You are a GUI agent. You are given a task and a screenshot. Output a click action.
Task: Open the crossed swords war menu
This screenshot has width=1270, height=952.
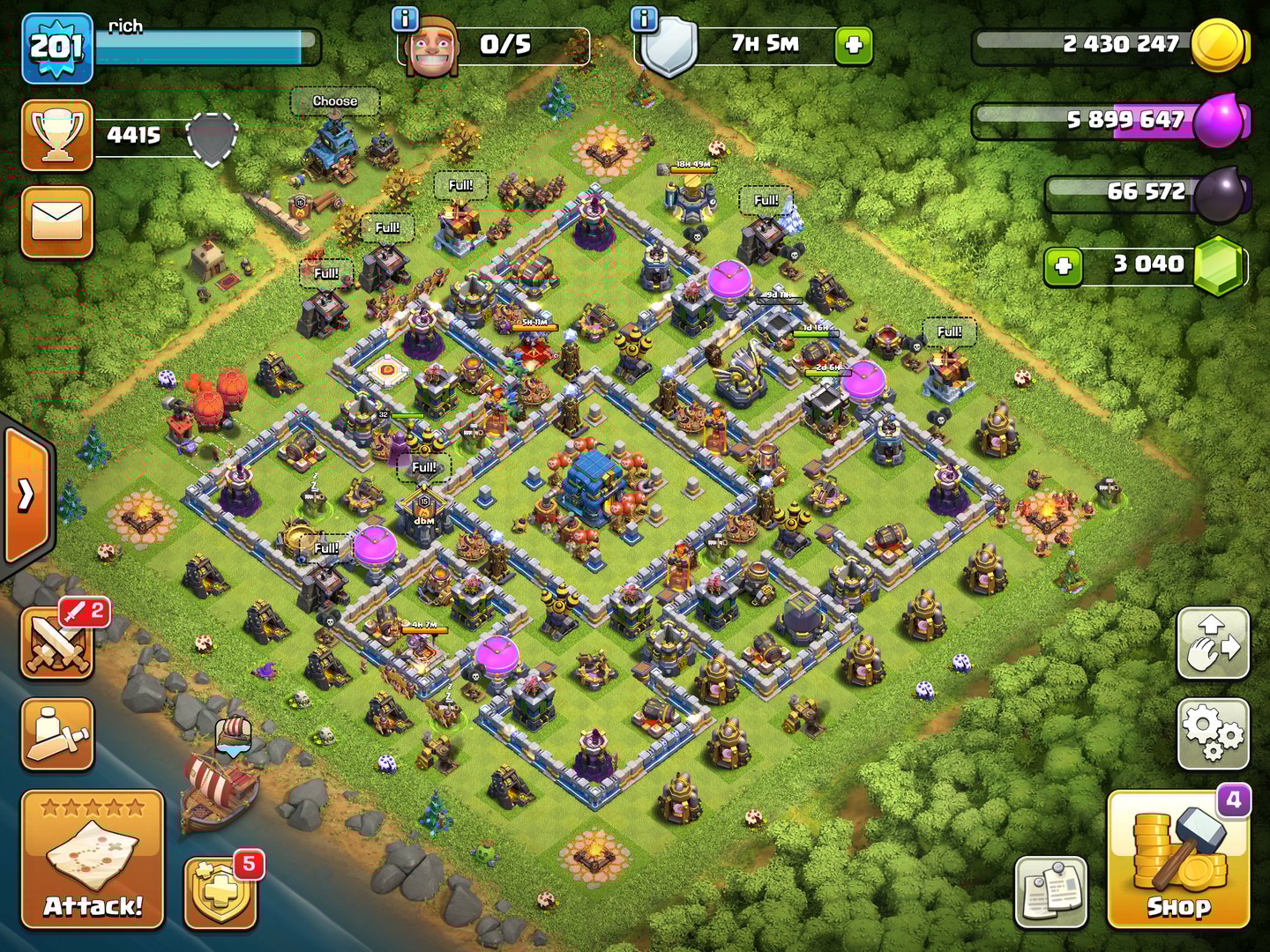click(57, 644)
